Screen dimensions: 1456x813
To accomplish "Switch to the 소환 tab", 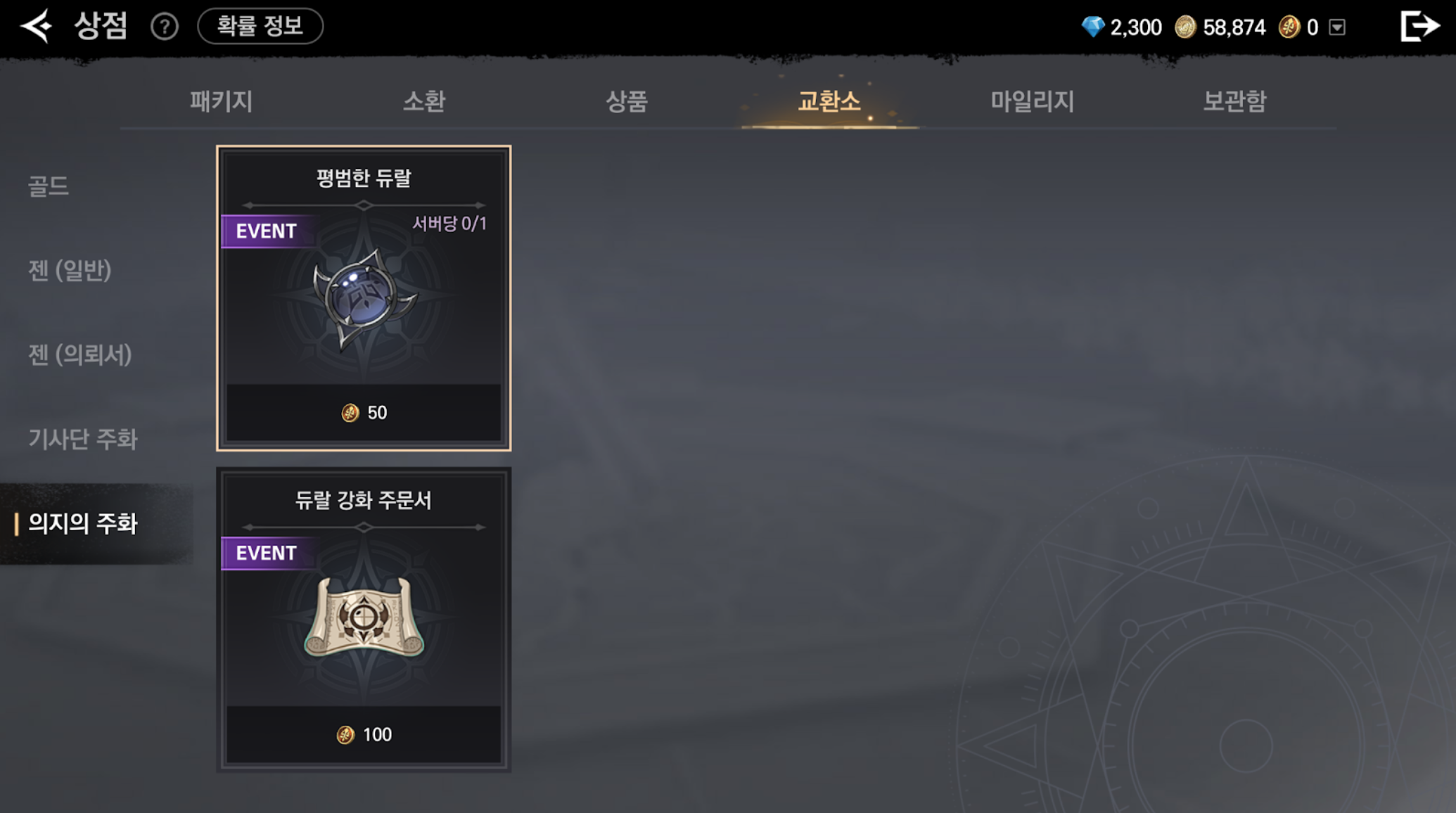I will pyautogui.click(x=424, y=101).
